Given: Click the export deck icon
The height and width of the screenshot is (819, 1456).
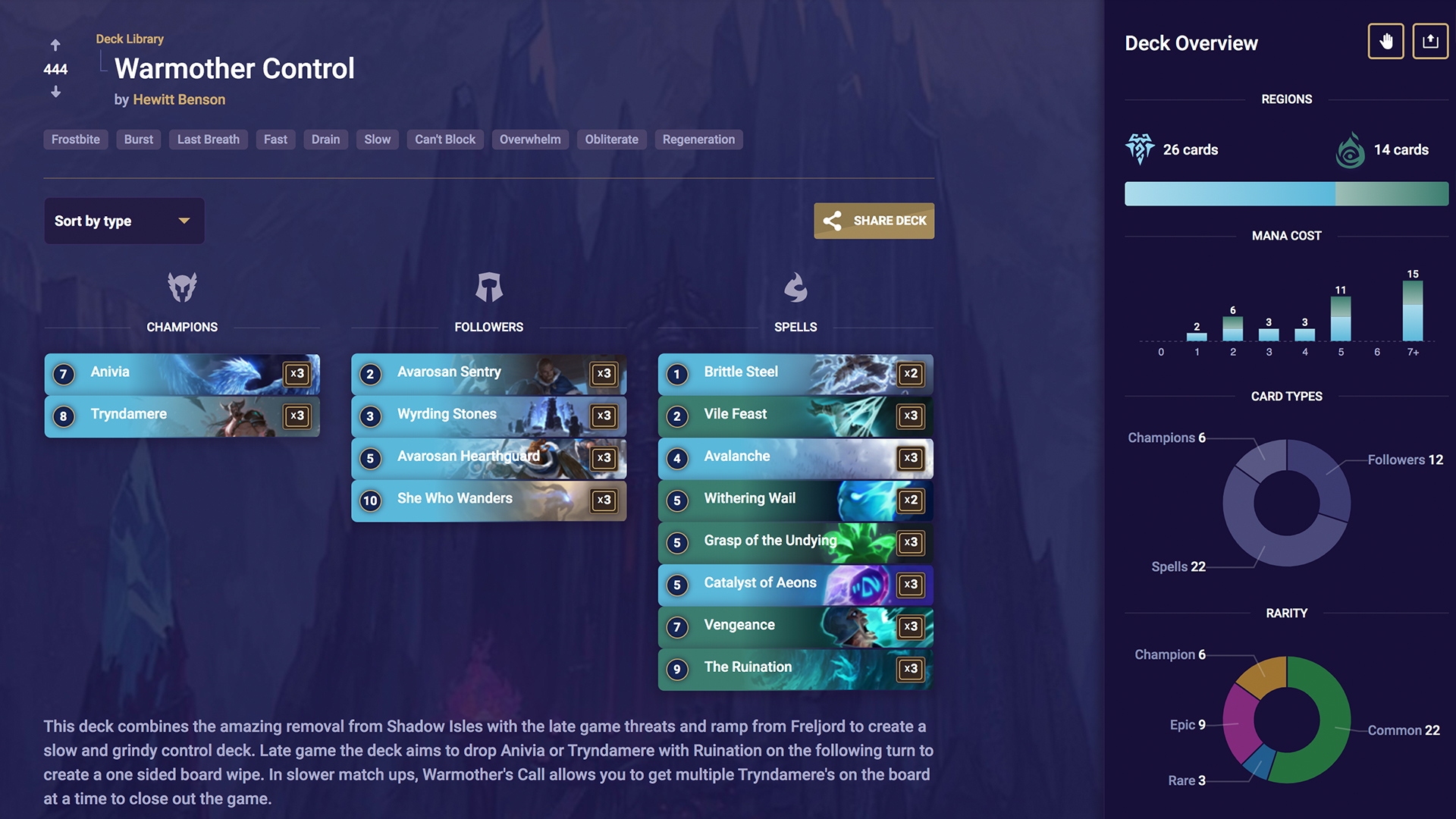Looking at the screenshot, I should 1430,41.
